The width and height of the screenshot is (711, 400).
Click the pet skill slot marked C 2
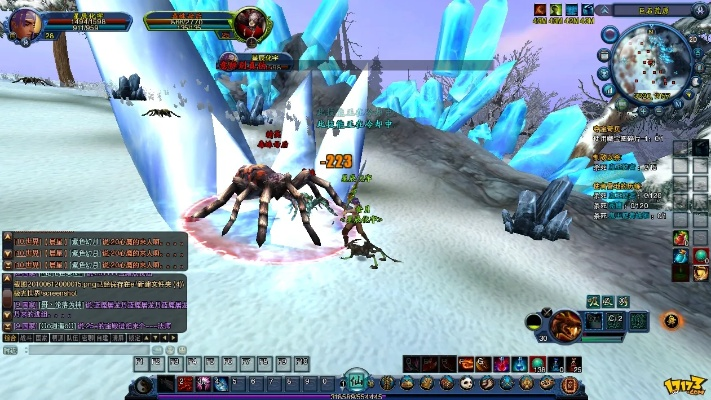617,320
